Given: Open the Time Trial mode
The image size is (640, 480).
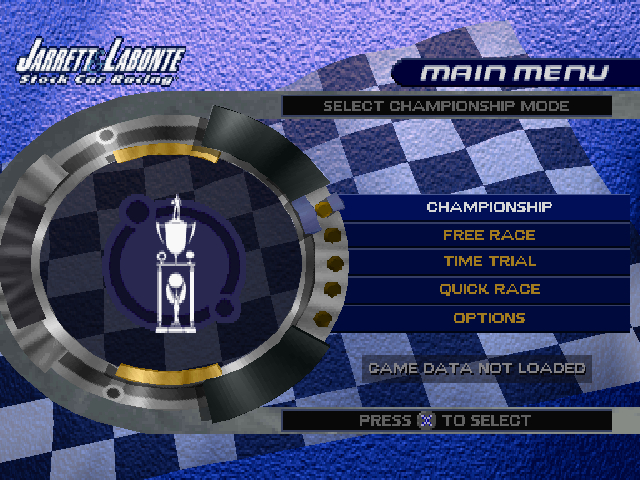Looking at the screenshot, I should pos(489,262).
